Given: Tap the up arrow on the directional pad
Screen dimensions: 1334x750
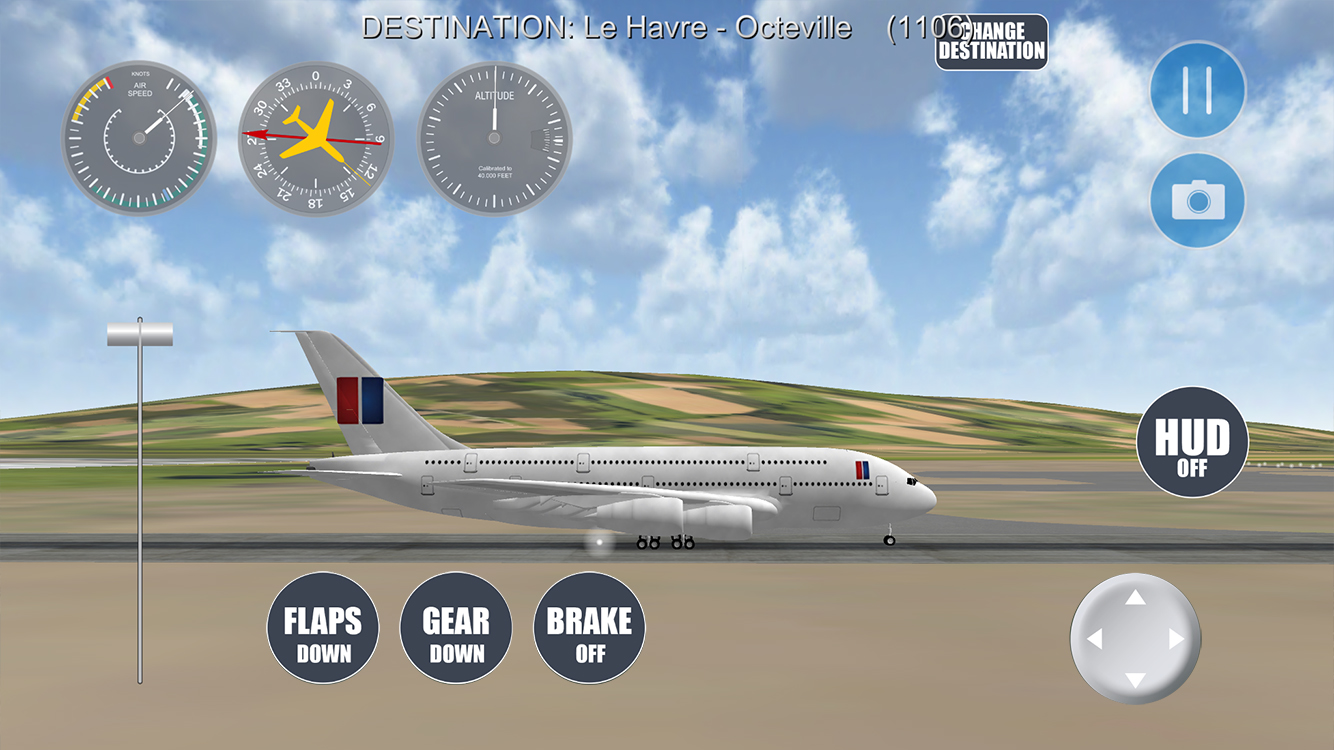Looking at the screenshot, I should pyautogui.click(x=1135, y=598).
